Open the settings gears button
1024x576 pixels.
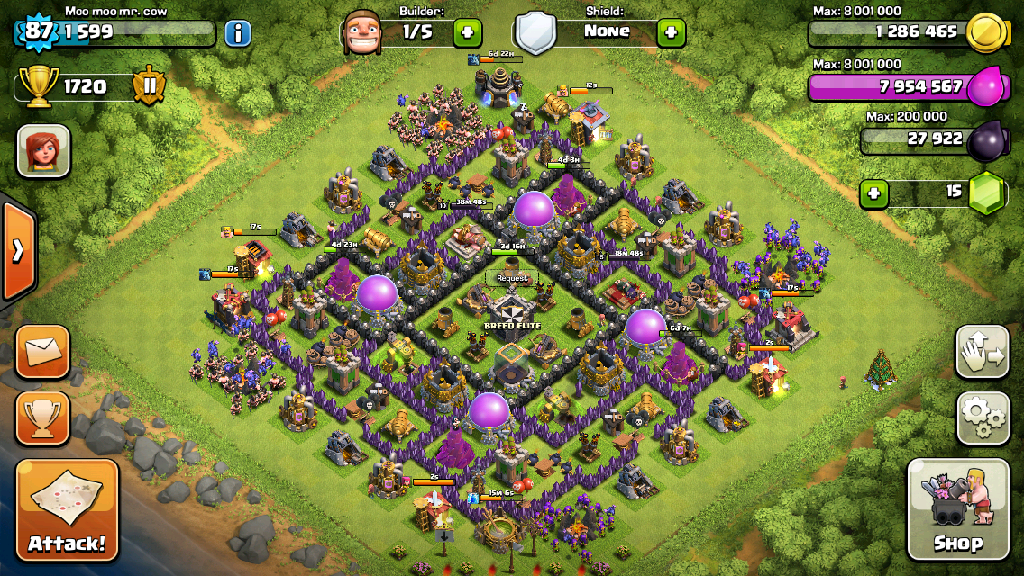pyautogui.click(x=982, y=418)
